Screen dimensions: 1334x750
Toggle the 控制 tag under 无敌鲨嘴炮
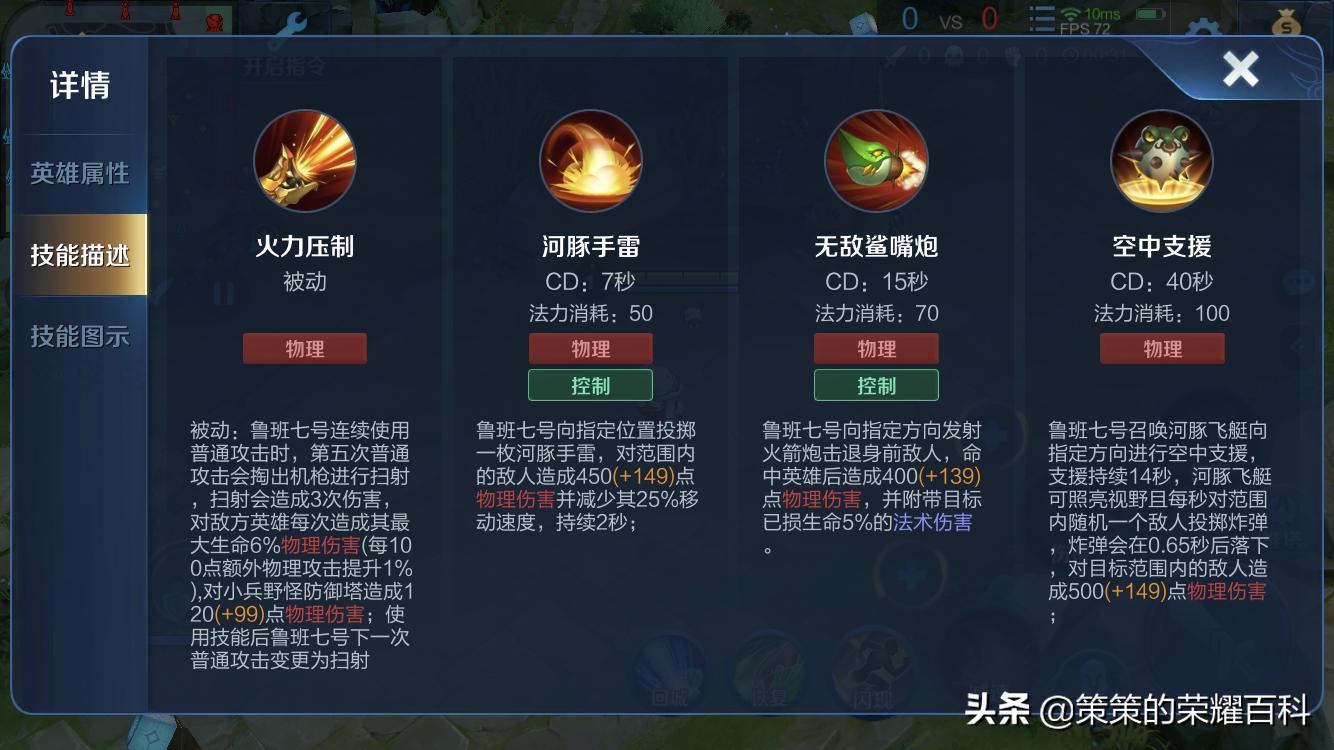tap(876, 385)
